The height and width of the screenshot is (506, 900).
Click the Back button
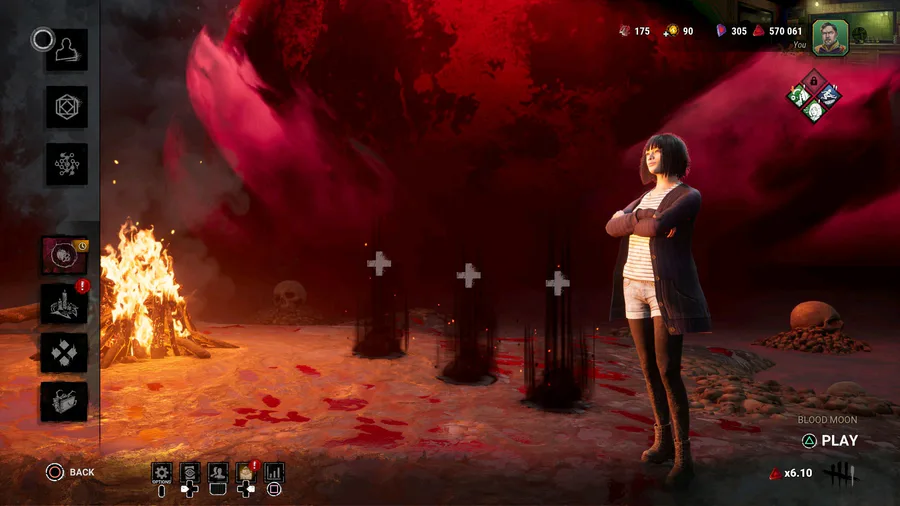(x=70, y=472)
